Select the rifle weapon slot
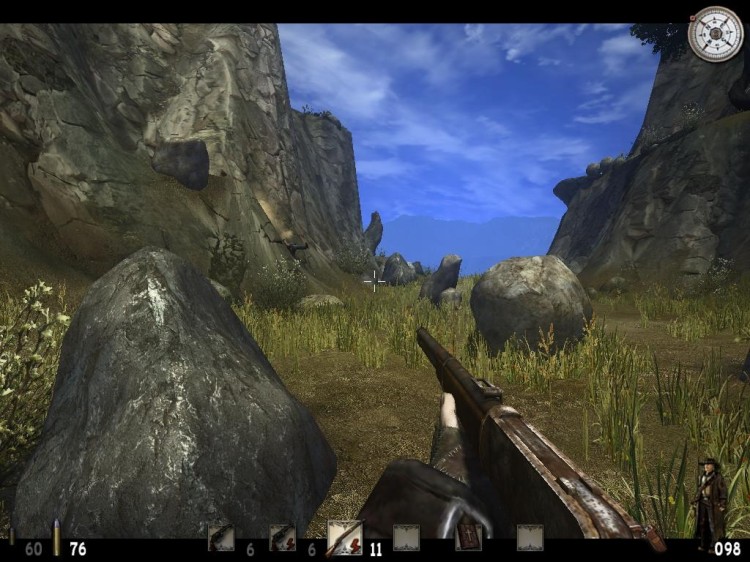This screenshot has height=562, width=750. [x=344, y=538]
